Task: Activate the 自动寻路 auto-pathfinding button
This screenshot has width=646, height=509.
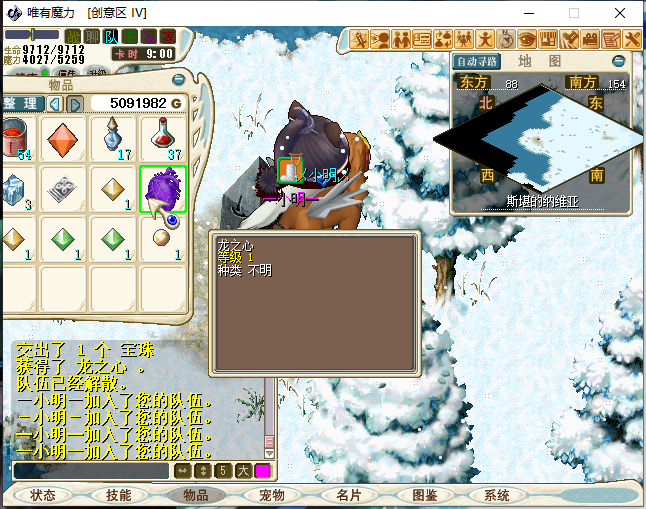Action: (x=476, y=61)
